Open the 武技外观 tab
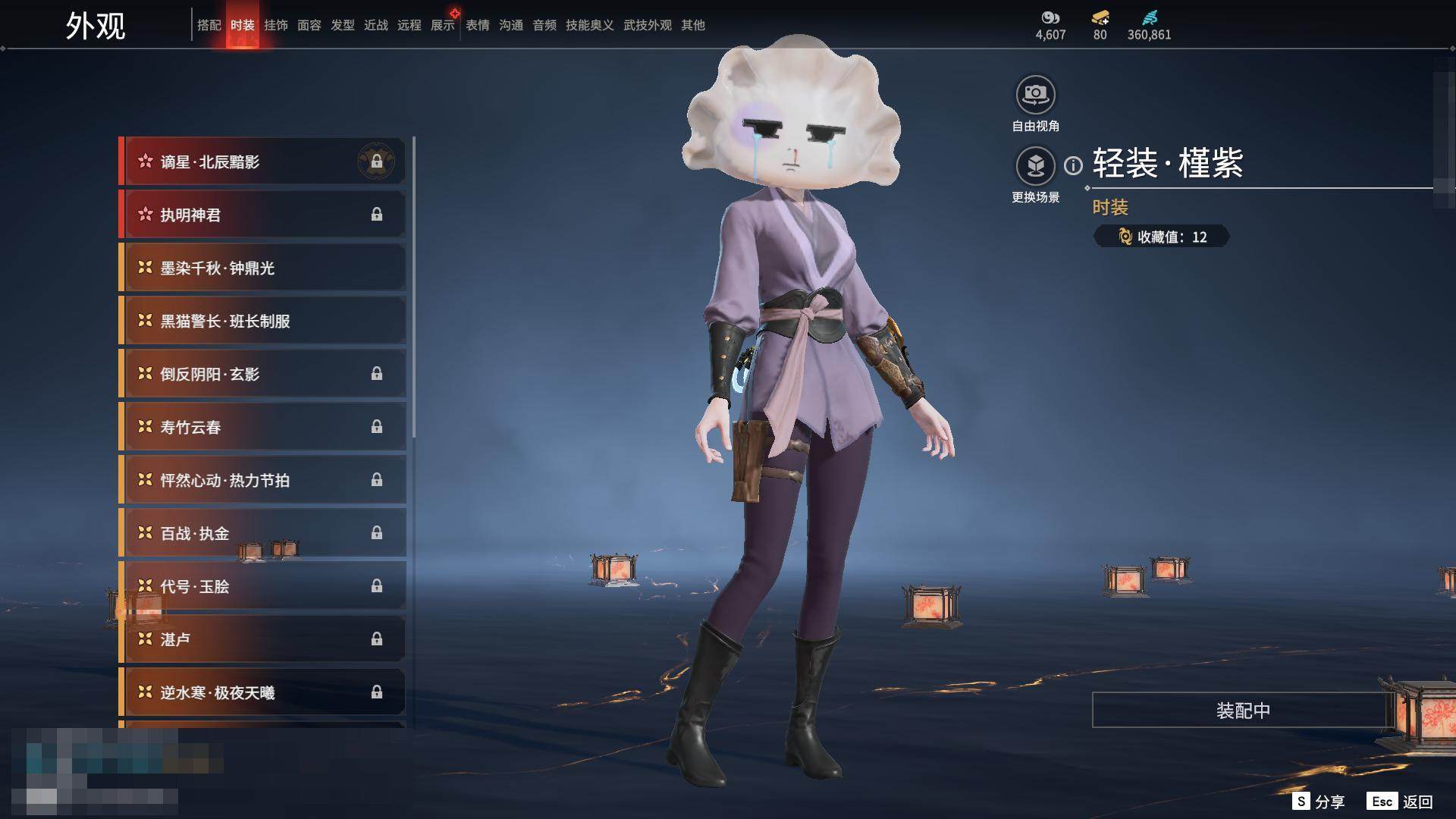1456x819 pixels. tap(647, 25)
